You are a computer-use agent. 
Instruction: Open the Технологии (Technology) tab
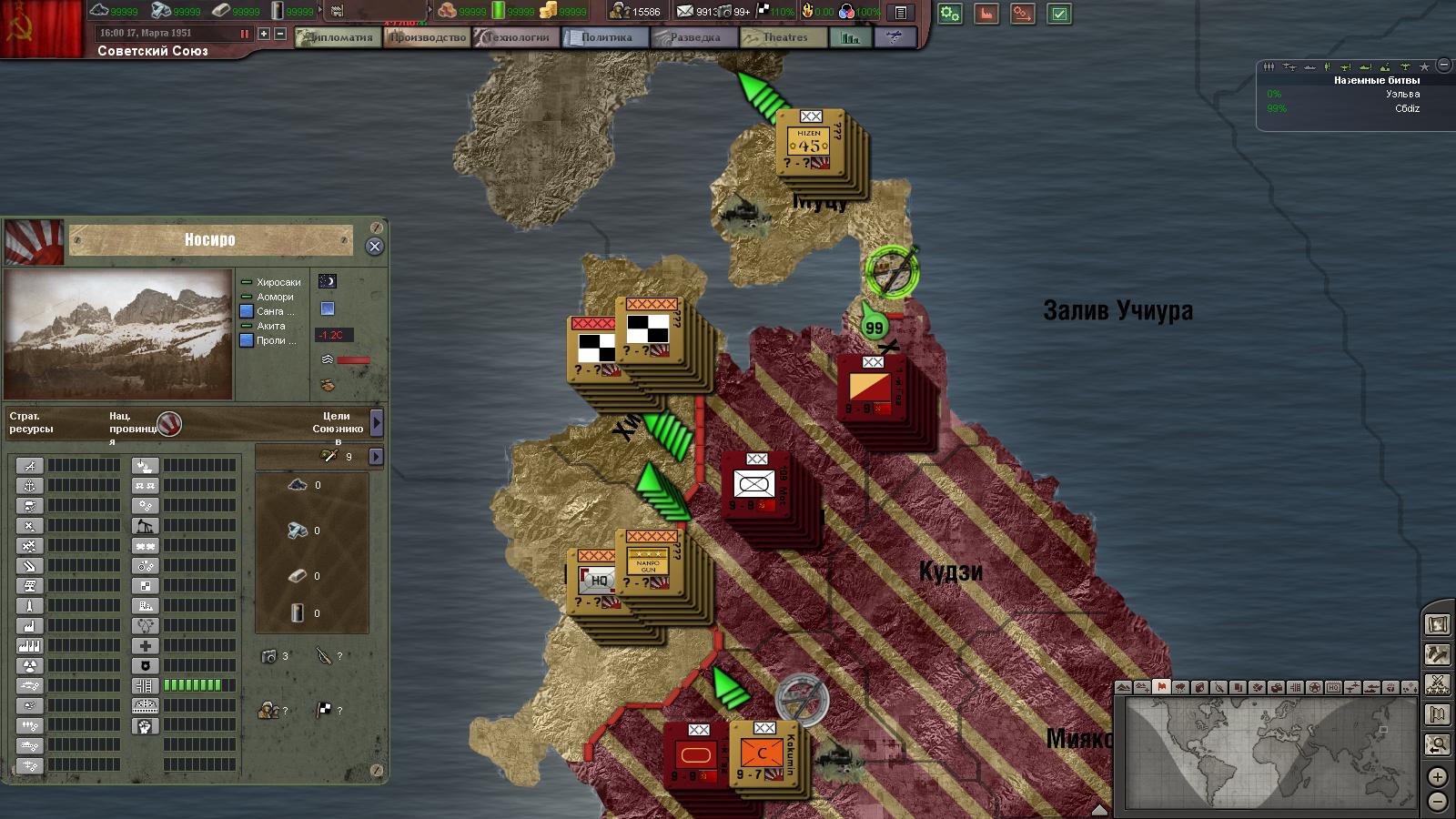517,37
